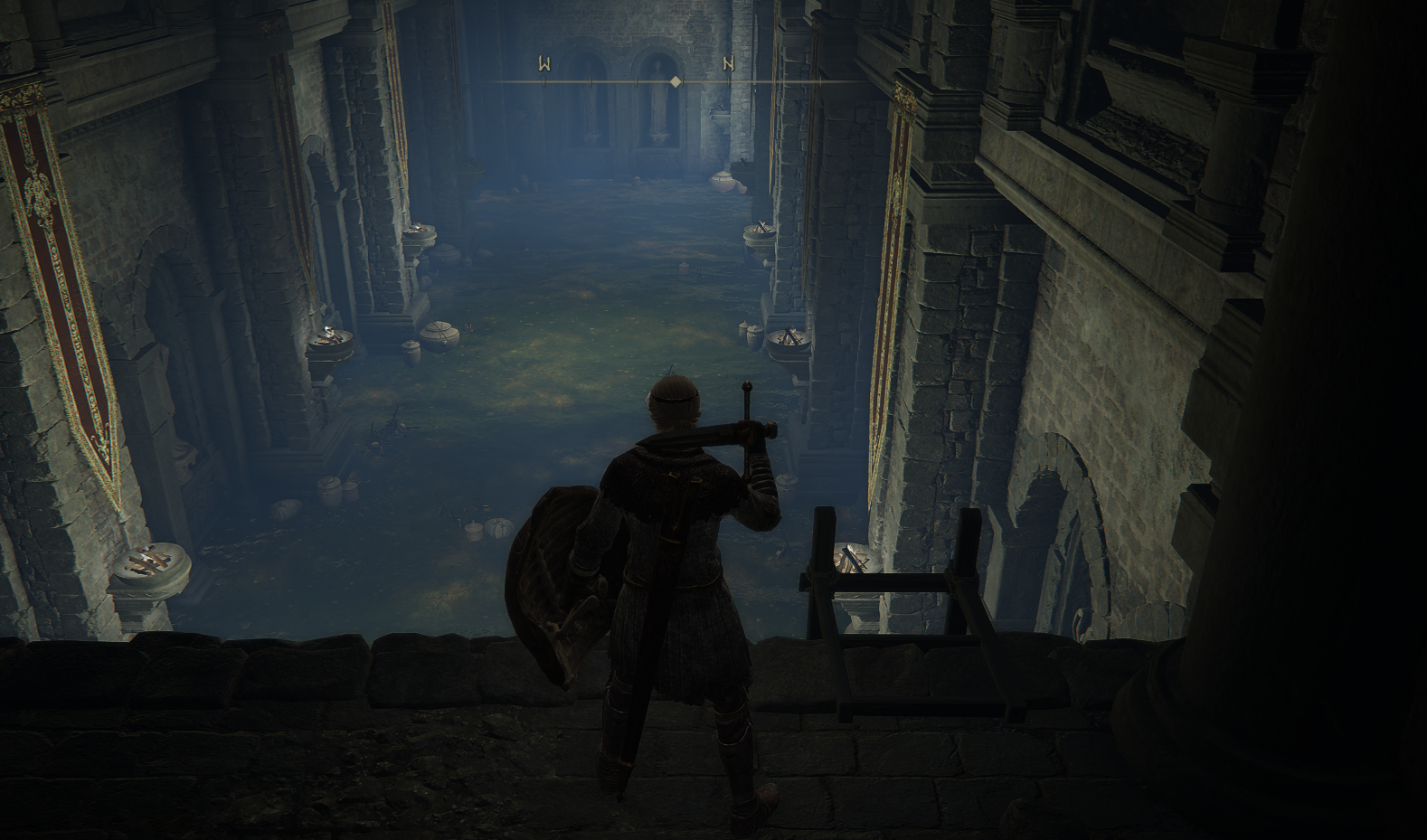
Task: Select the N heading on the compass bar
Action: coord(728,63)
